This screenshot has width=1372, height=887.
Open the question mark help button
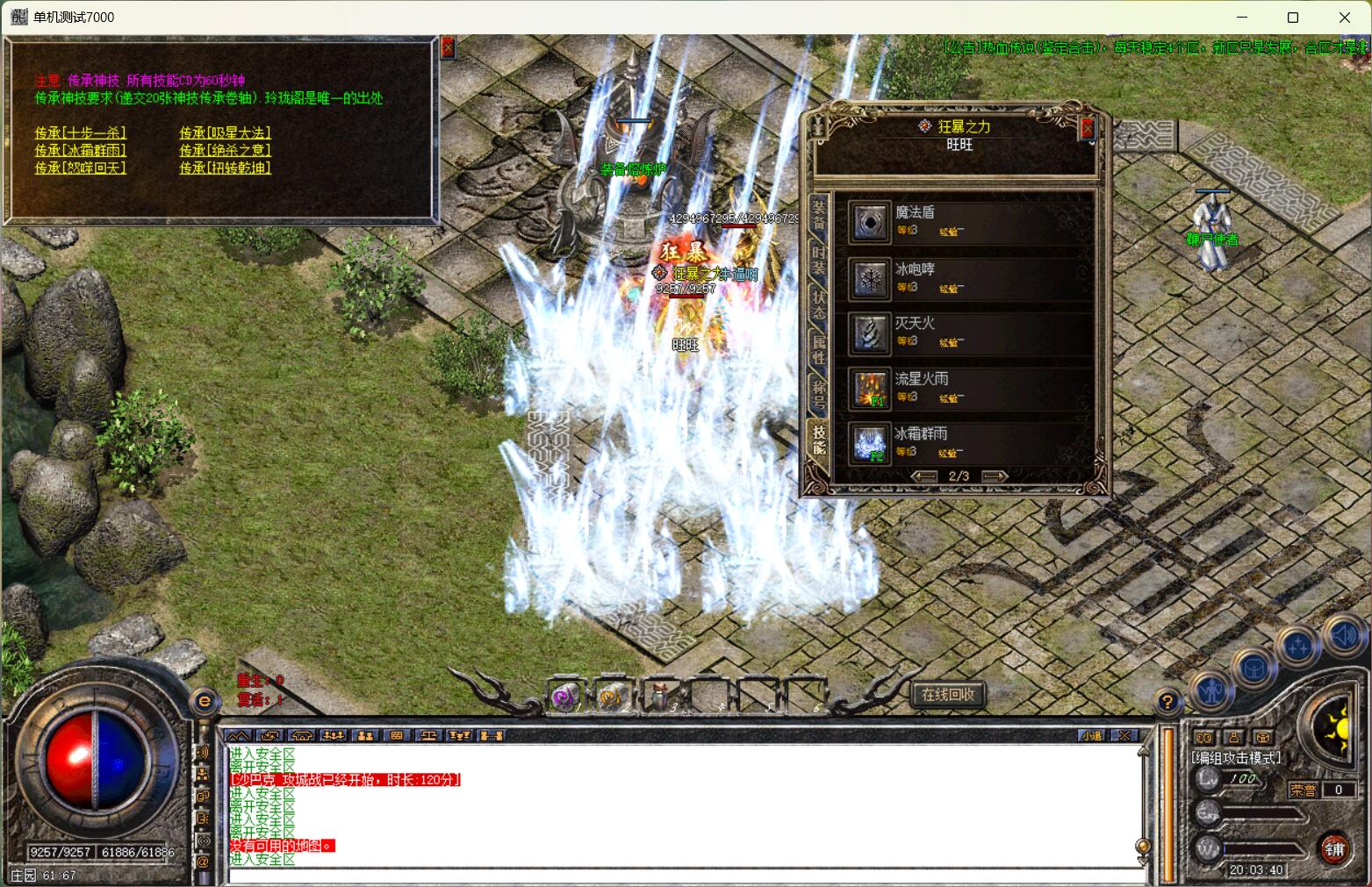point(1167,701)
